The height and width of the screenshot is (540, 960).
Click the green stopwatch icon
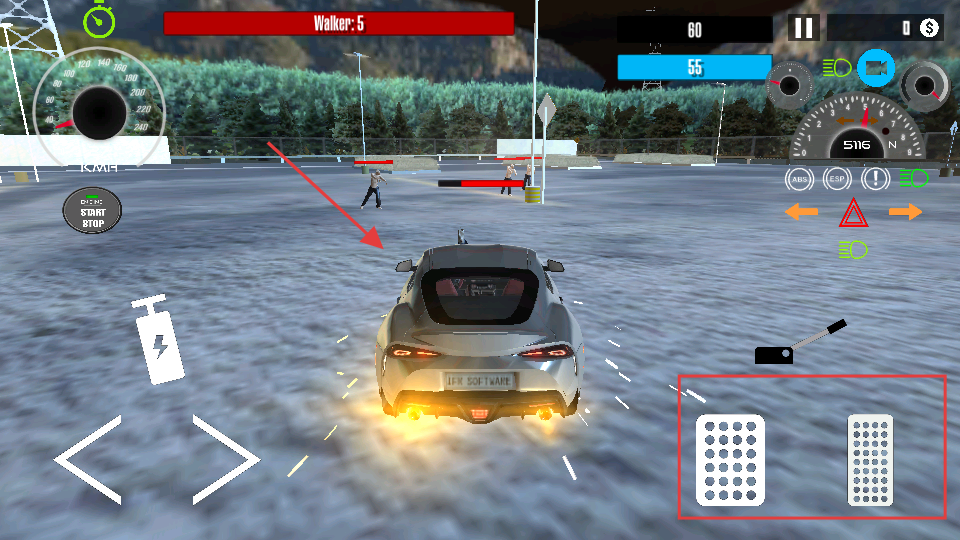point(99,19)
